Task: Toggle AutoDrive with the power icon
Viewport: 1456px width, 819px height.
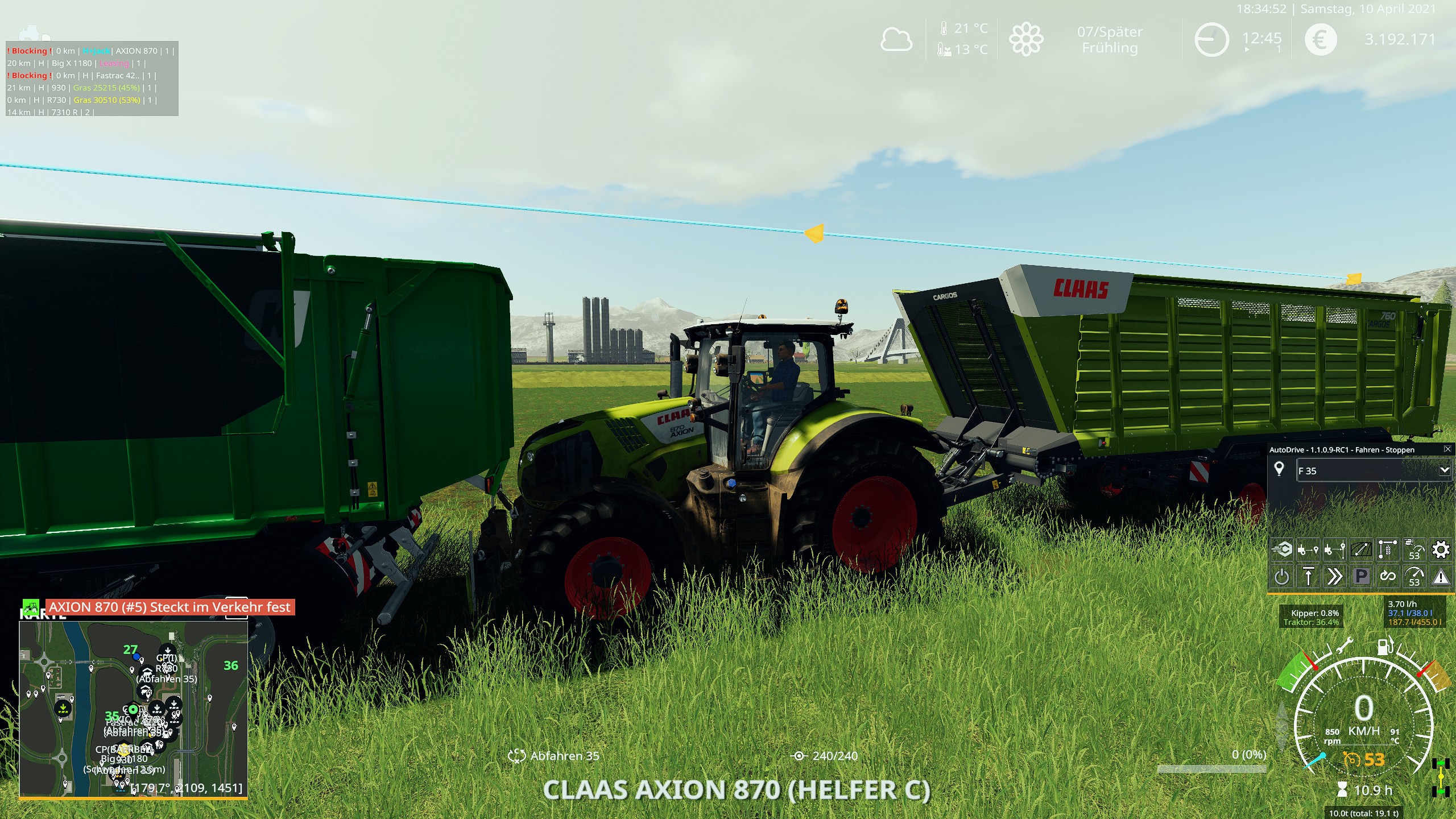Action: click(1281, 576)
